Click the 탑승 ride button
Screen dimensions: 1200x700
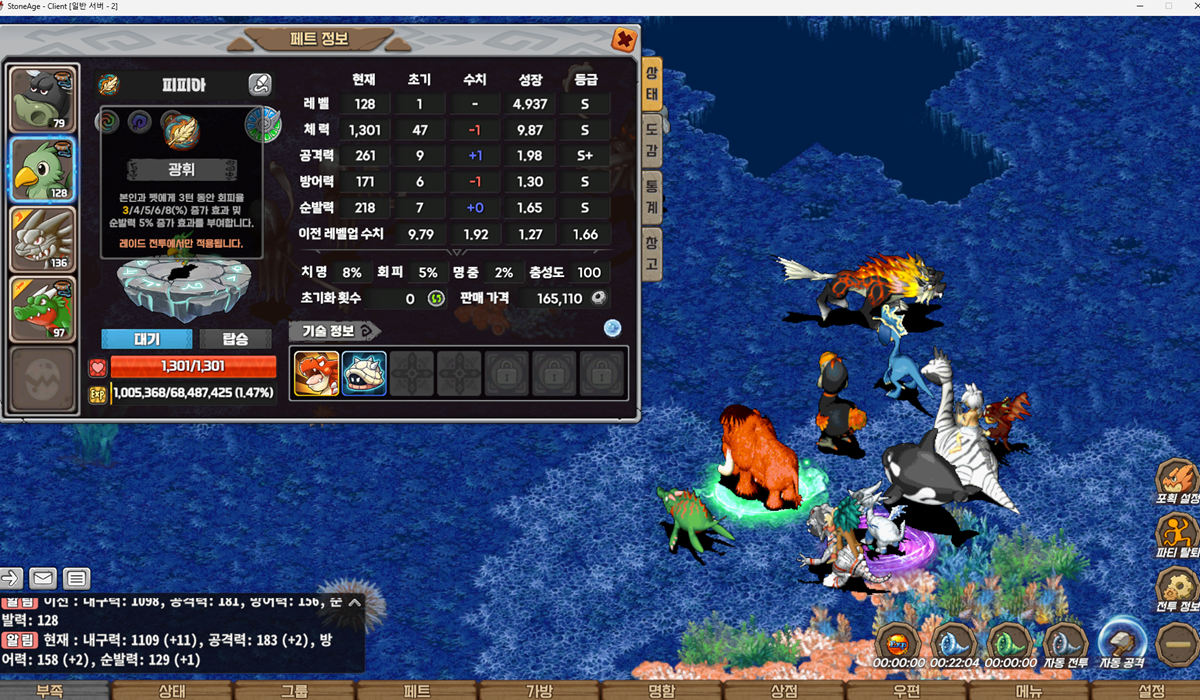(x=236, y=339)
